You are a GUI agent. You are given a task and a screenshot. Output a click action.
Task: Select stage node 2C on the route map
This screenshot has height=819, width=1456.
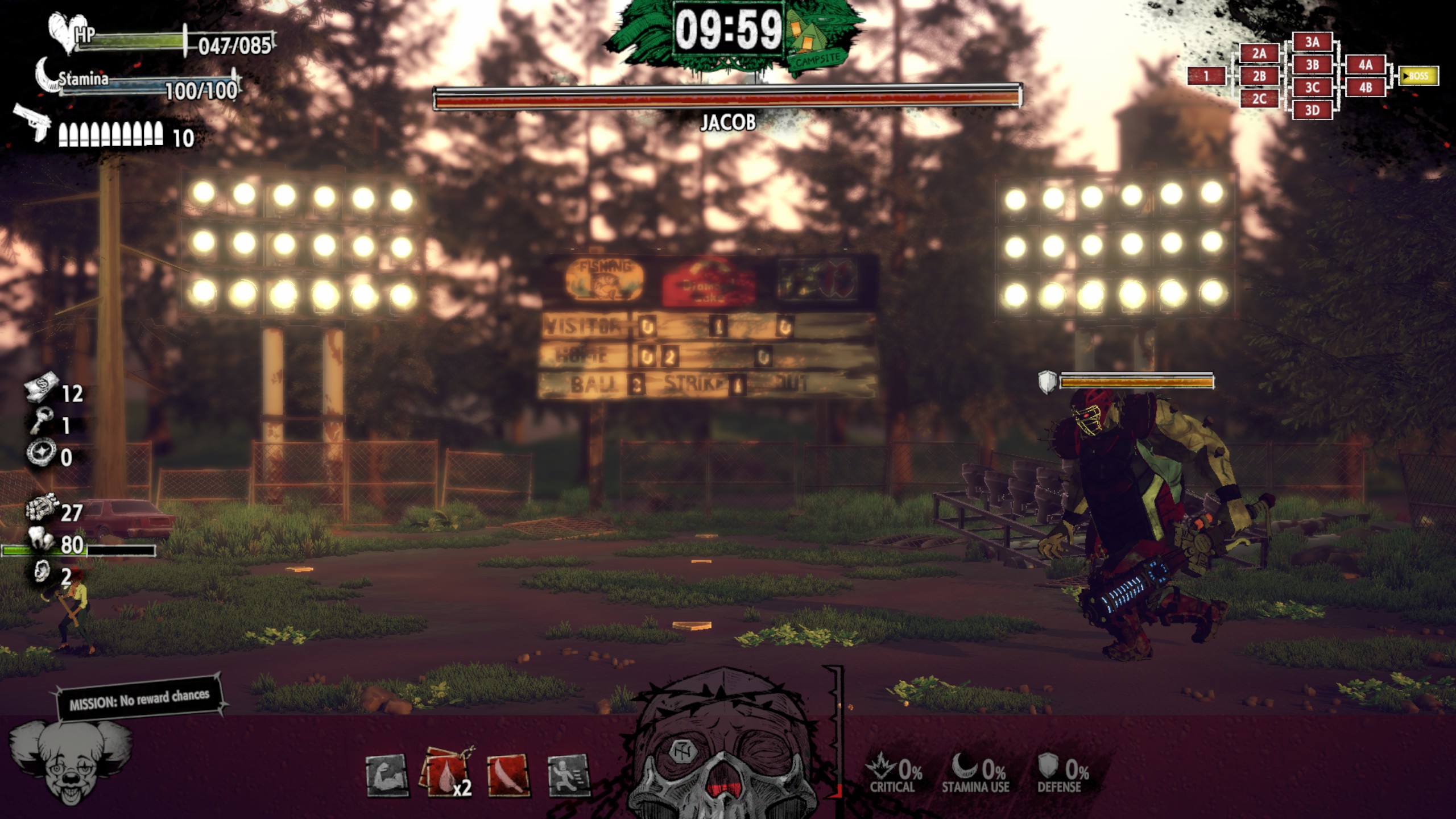tap(1259, 99)
